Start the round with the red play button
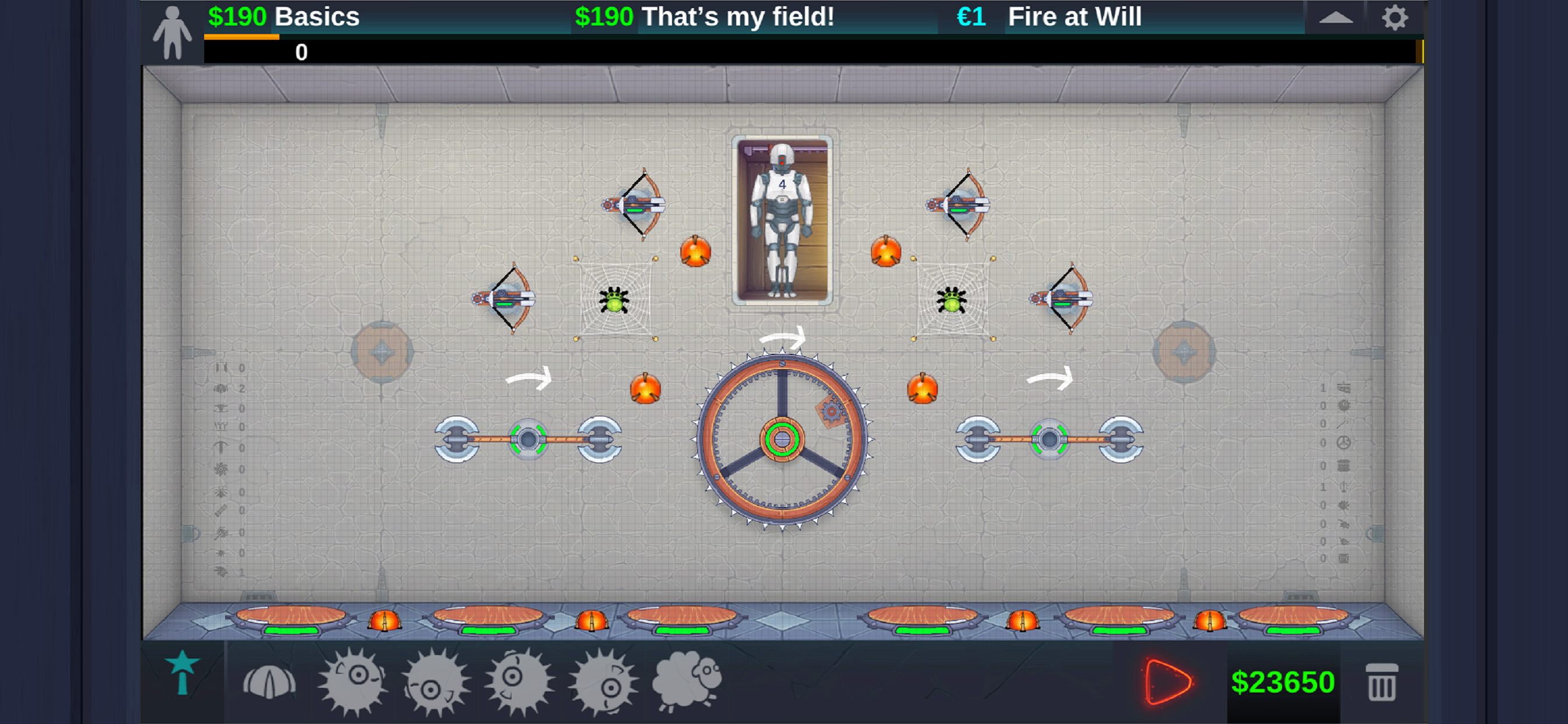The image size is (1568, 724). [1166, 681]
